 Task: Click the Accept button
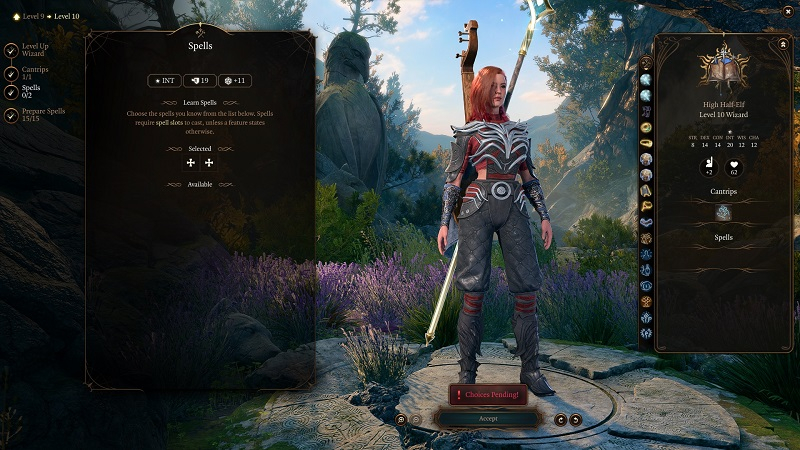487,419
